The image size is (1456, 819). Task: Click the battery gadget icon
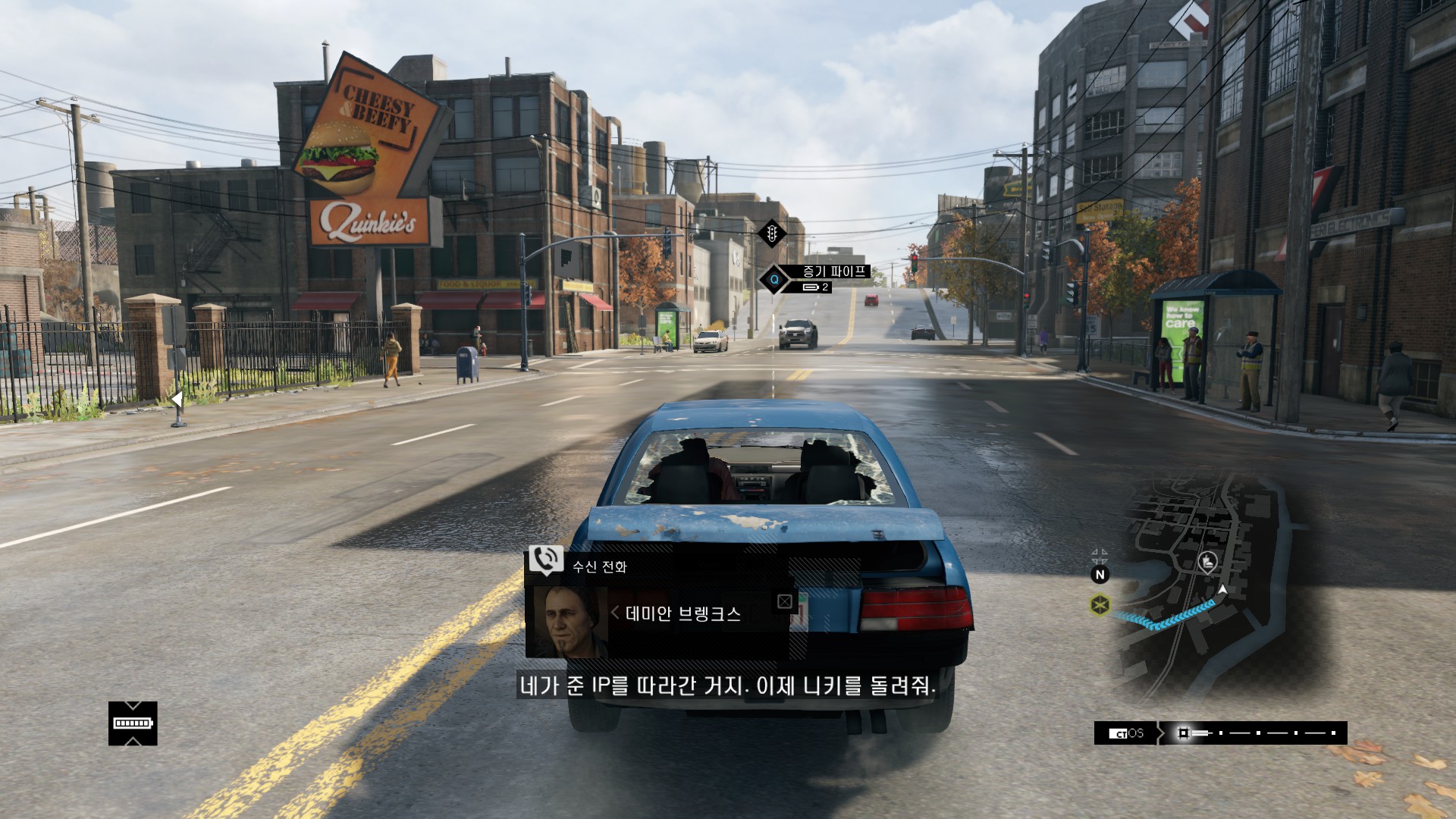click(x=133, y=723)
